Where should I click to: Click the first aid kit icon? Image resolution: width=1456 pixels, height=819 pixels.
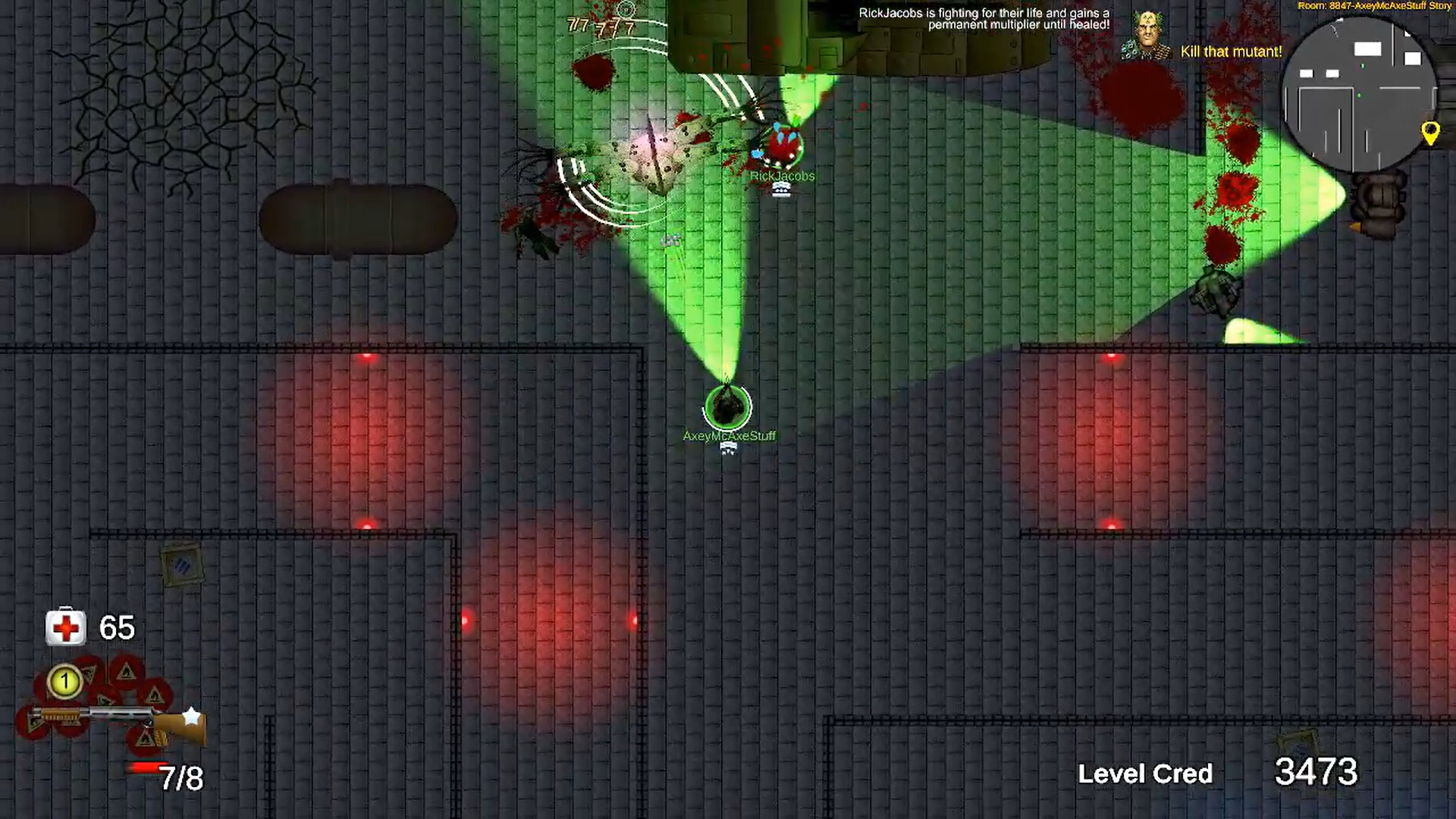coord(65,627)
